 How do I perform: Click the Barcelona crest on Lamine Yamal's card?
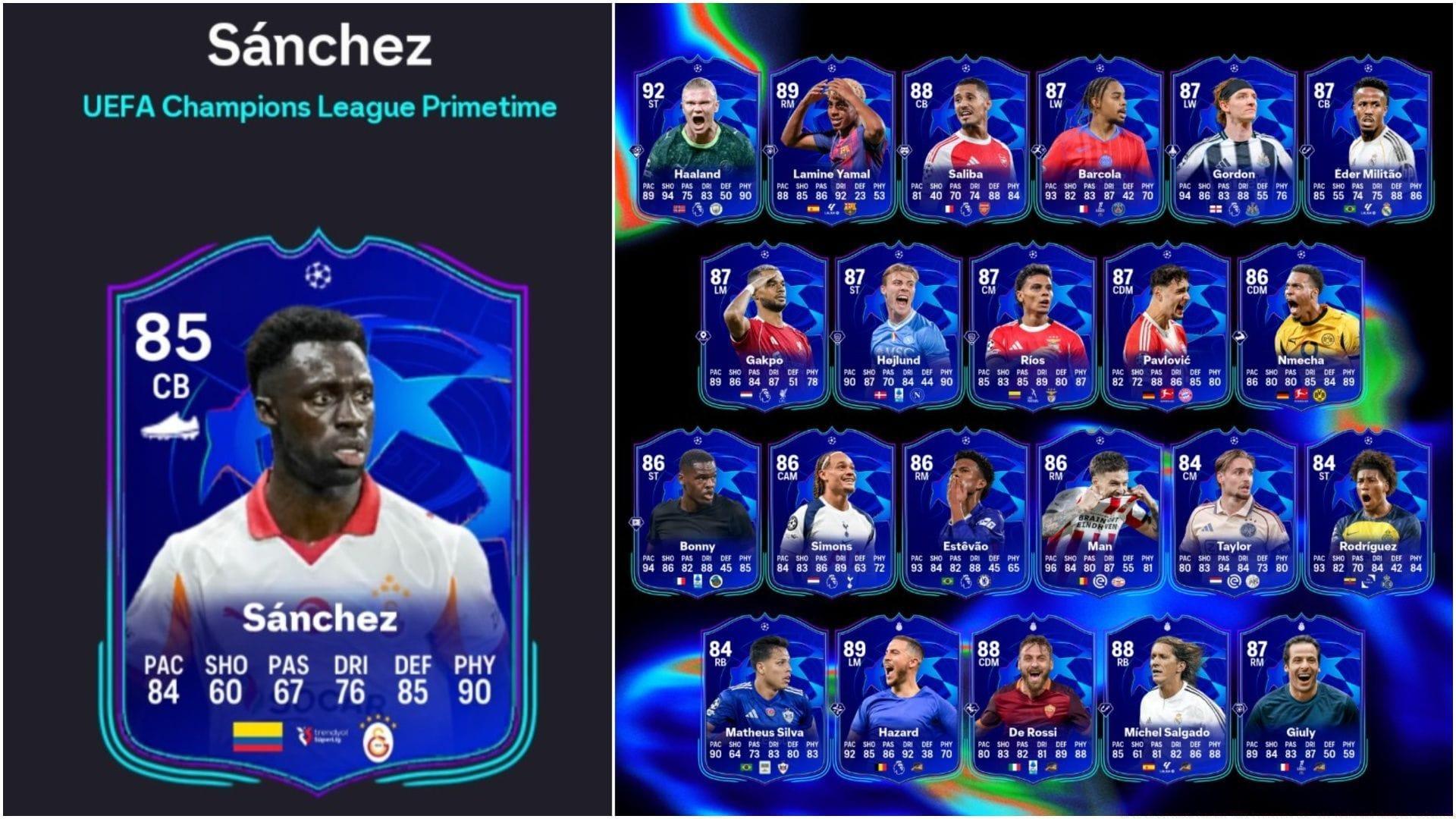pyautogui.click(x=850, y=208)
